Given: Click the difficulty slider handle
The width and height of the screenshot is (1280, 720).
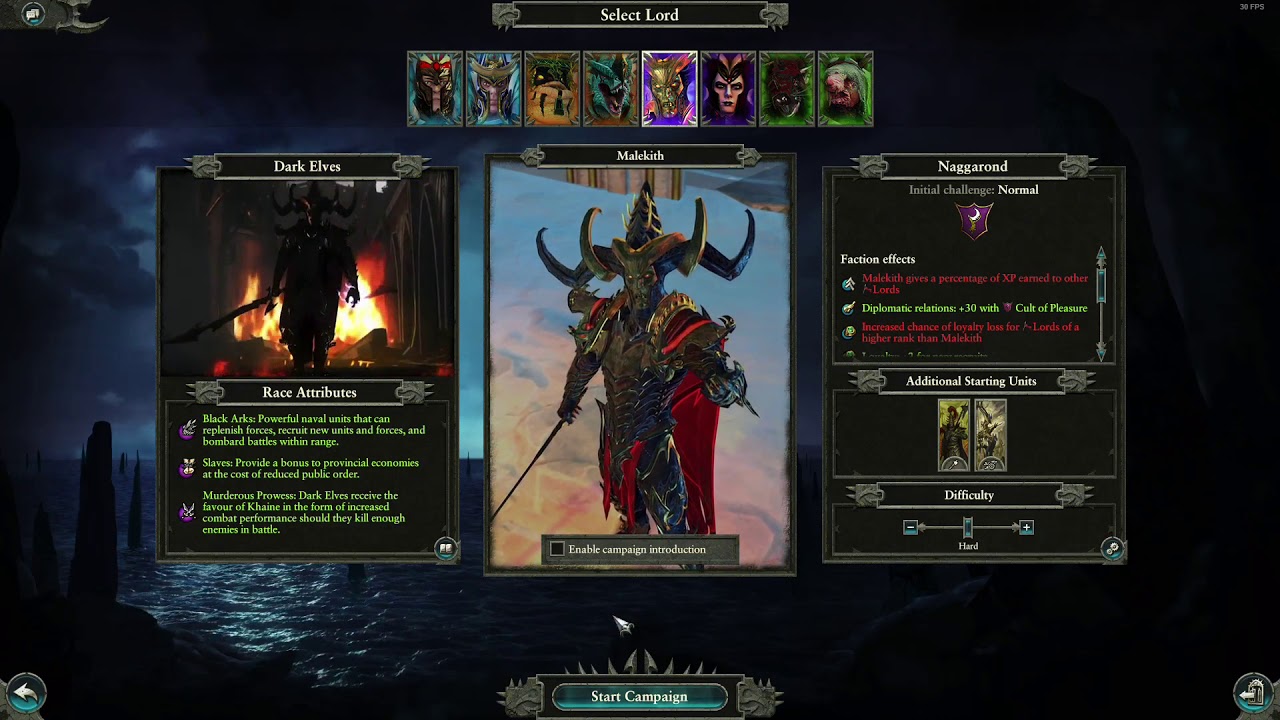Looking at the screenshot, I should 968,527.
